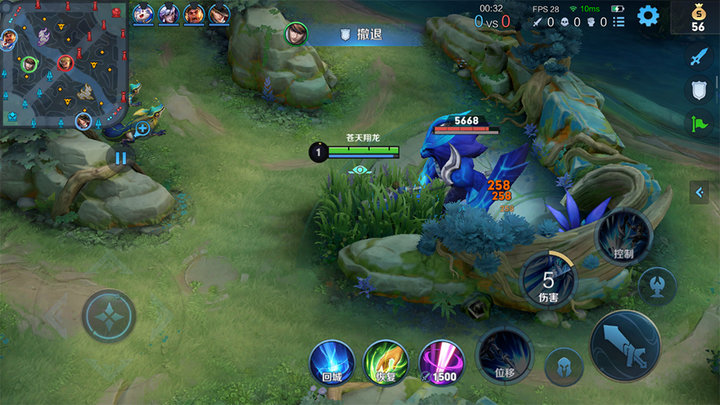Send the sword attack signal

point(699,57)
